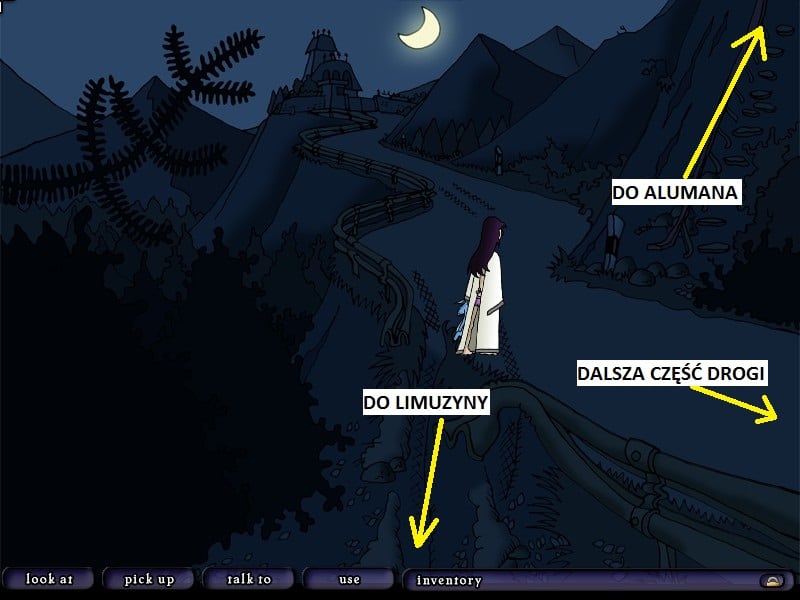Viewport: 800px width, 600px height.
Task: Activate the 'talk to' verb
Action: pos(249,579)
